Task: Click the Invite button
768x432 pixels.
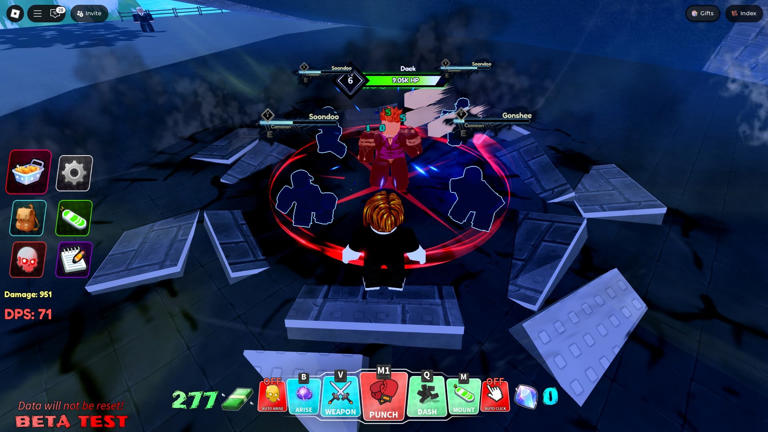Action: pyautogui.click(x=89, y=14)
